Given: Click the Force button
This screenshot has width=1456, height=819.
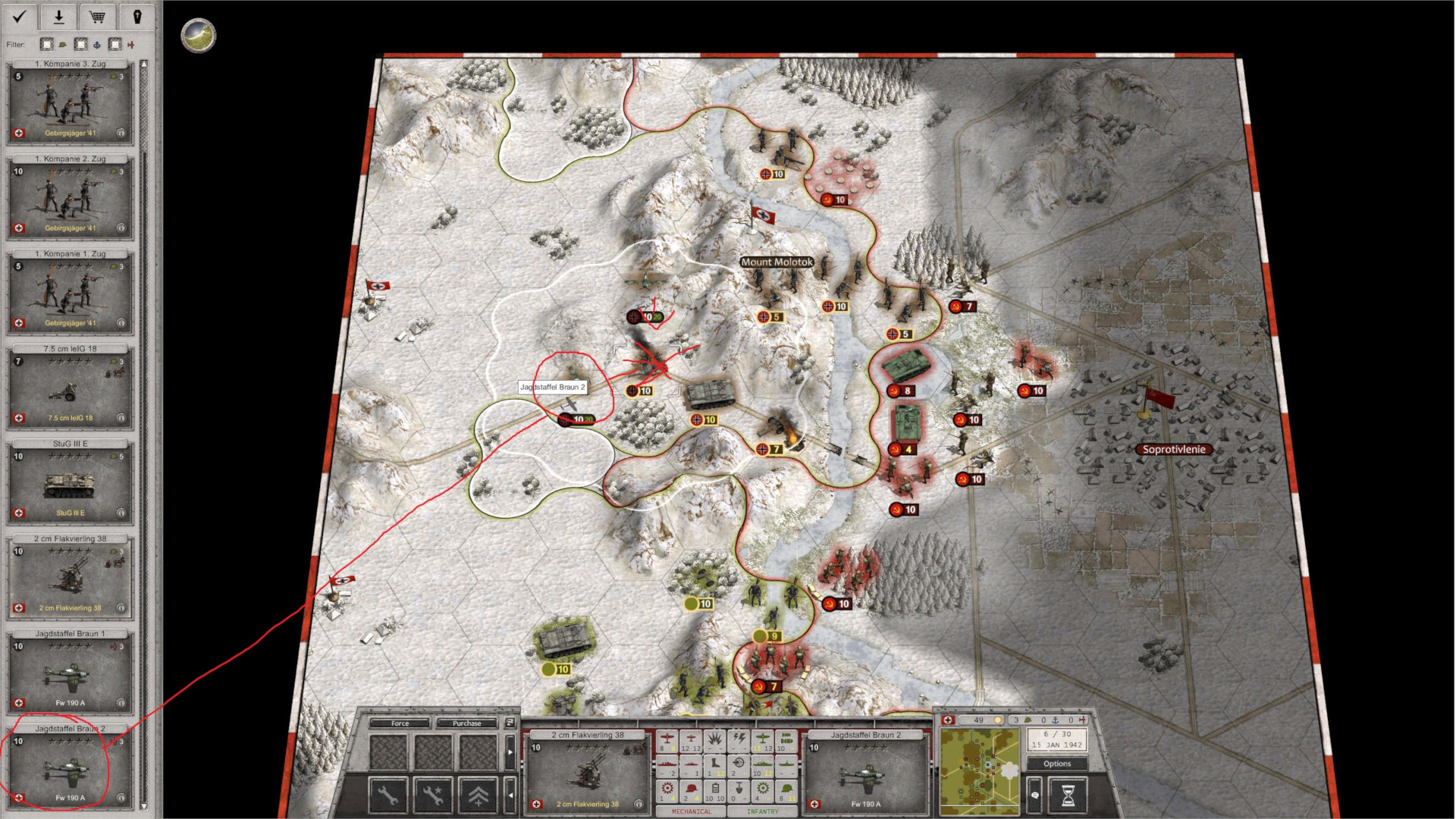Looking at the screenshot, I should click(400, 723).
